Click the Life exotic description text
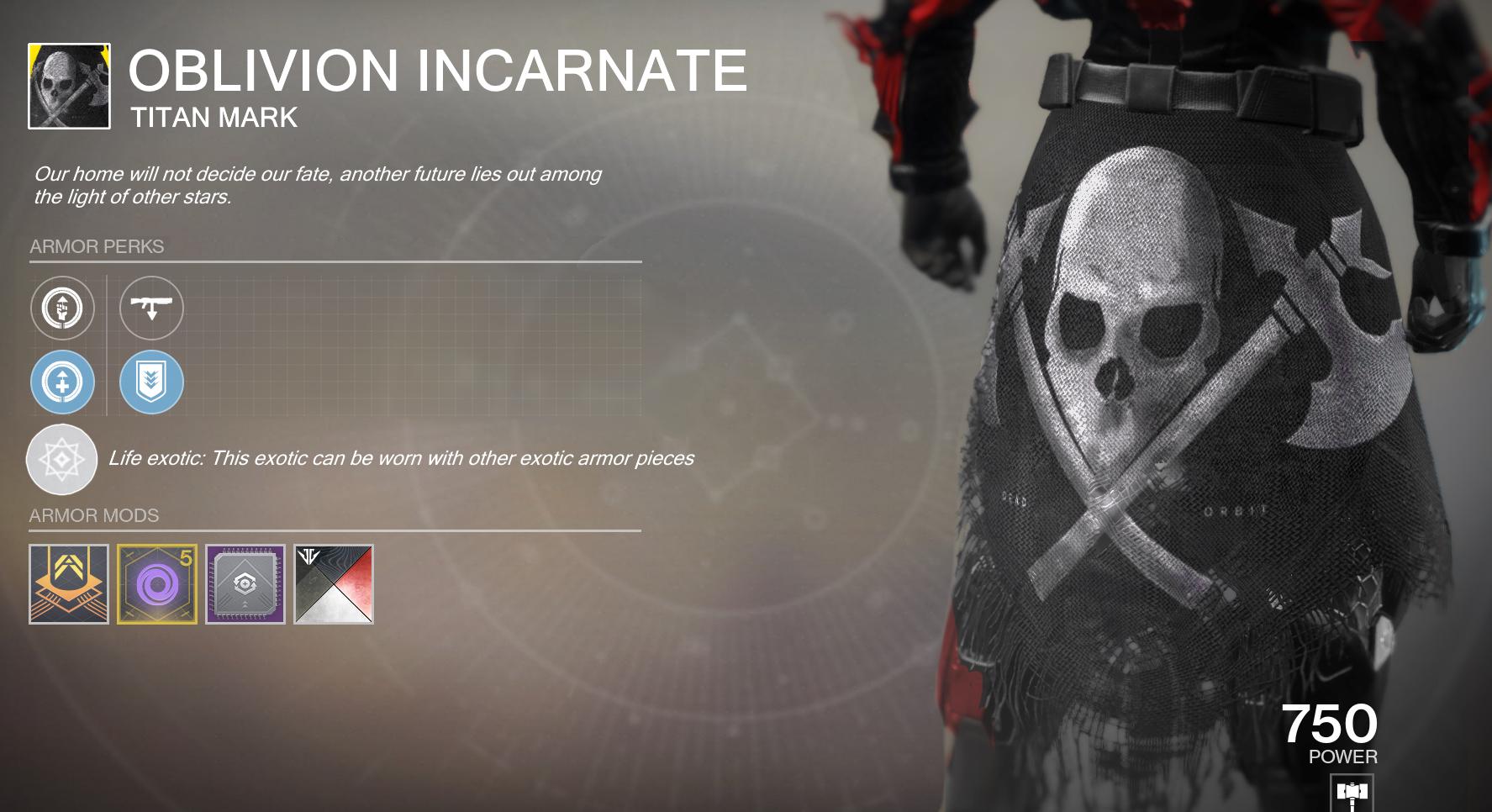The height and width of the screenshot is (812, 1492). [402, 459]
